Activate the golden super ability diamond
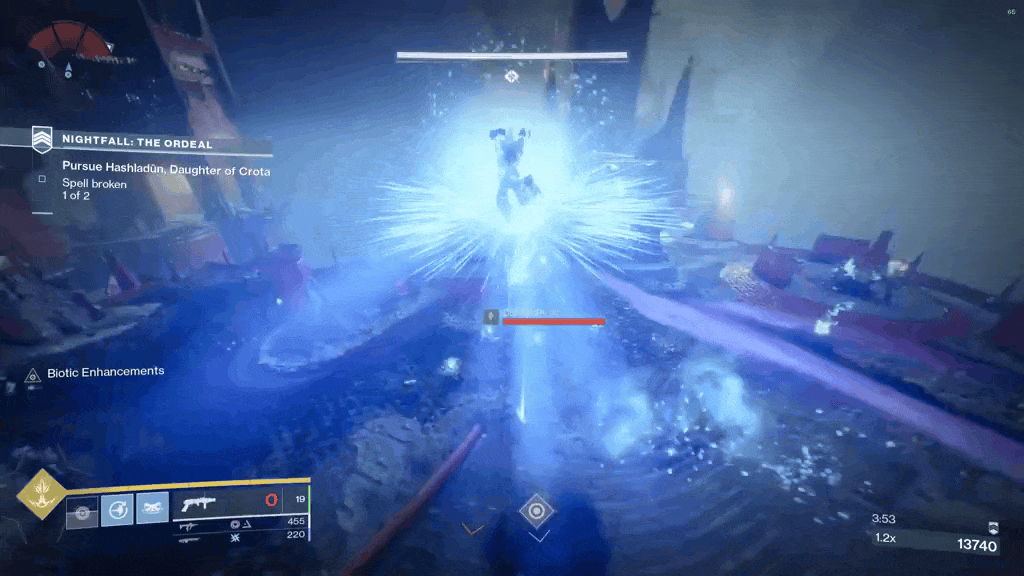This screenshot has width=1024, height=576. pyautogui.click(x=41, y=494)
